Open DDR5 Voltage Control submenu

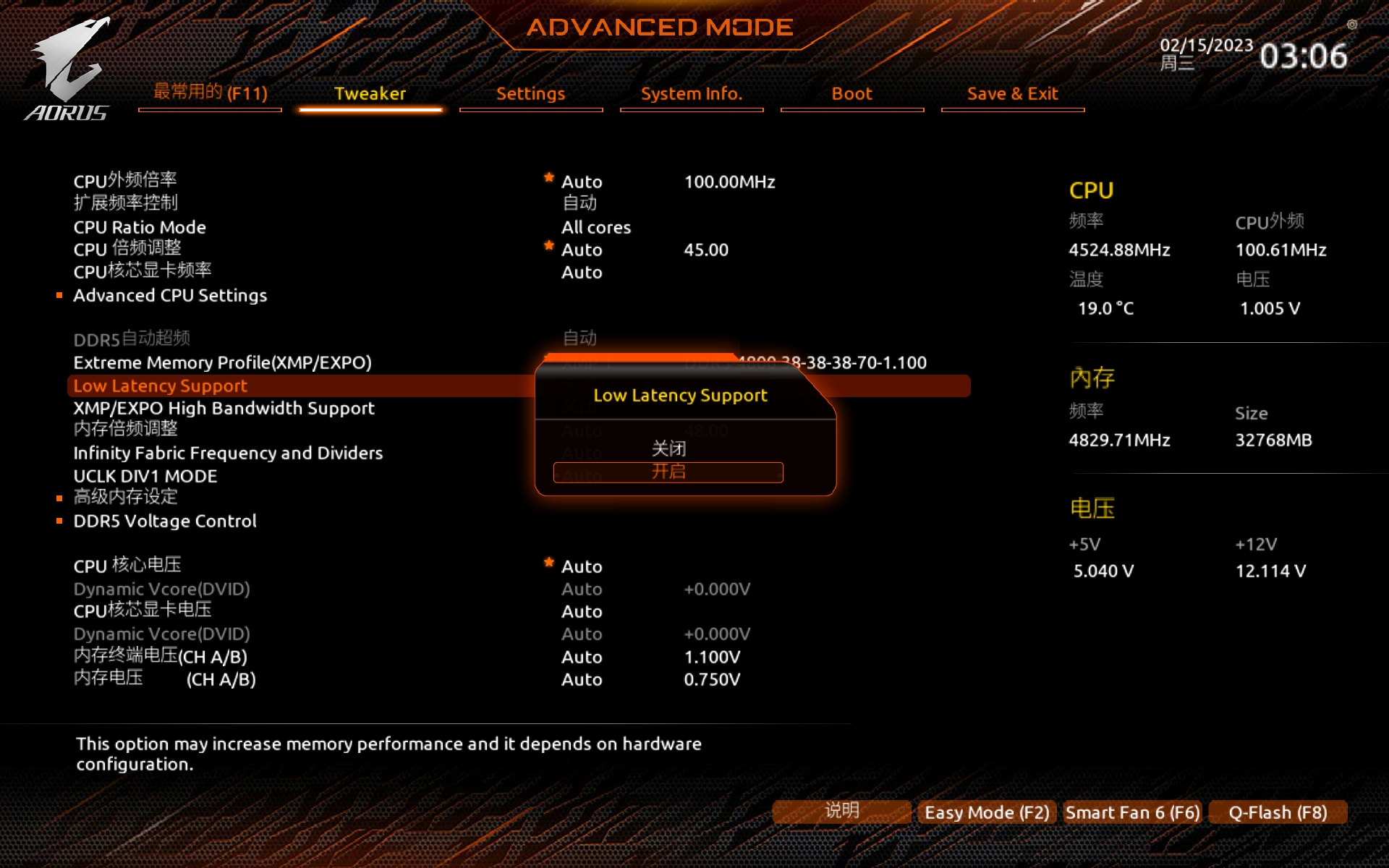tap(165, 521)
